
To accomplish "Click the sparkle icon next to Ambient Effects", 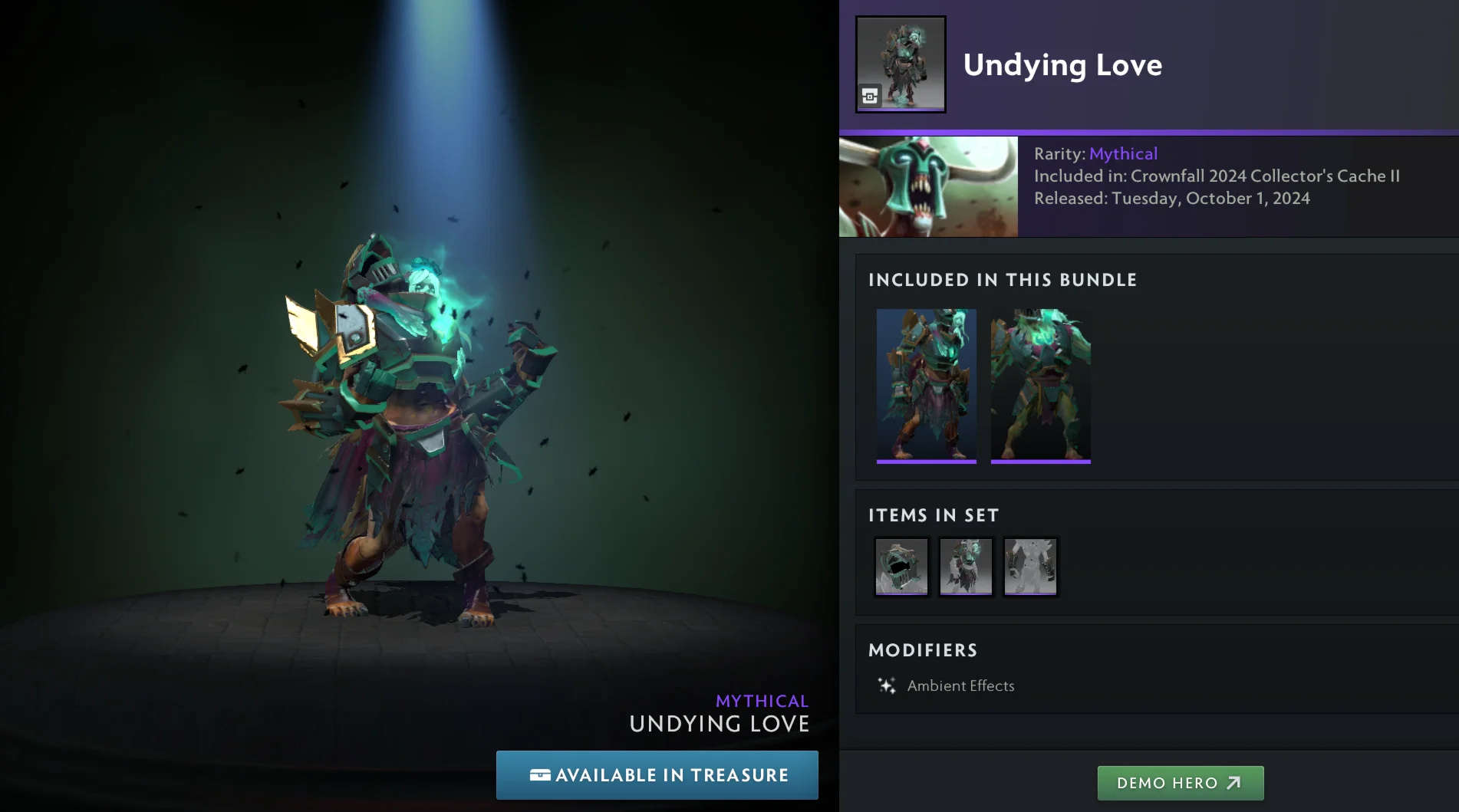I will click(x=886, y=685).
